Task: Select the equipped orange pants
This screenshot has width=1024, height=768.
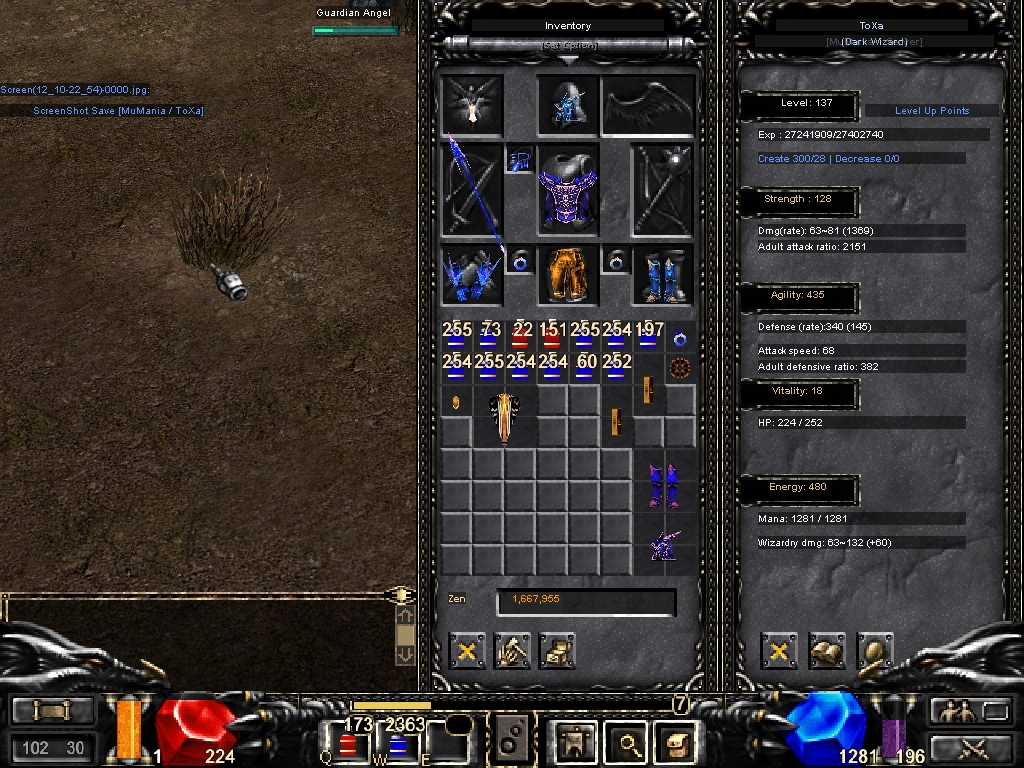Action: tap(567, 274)
